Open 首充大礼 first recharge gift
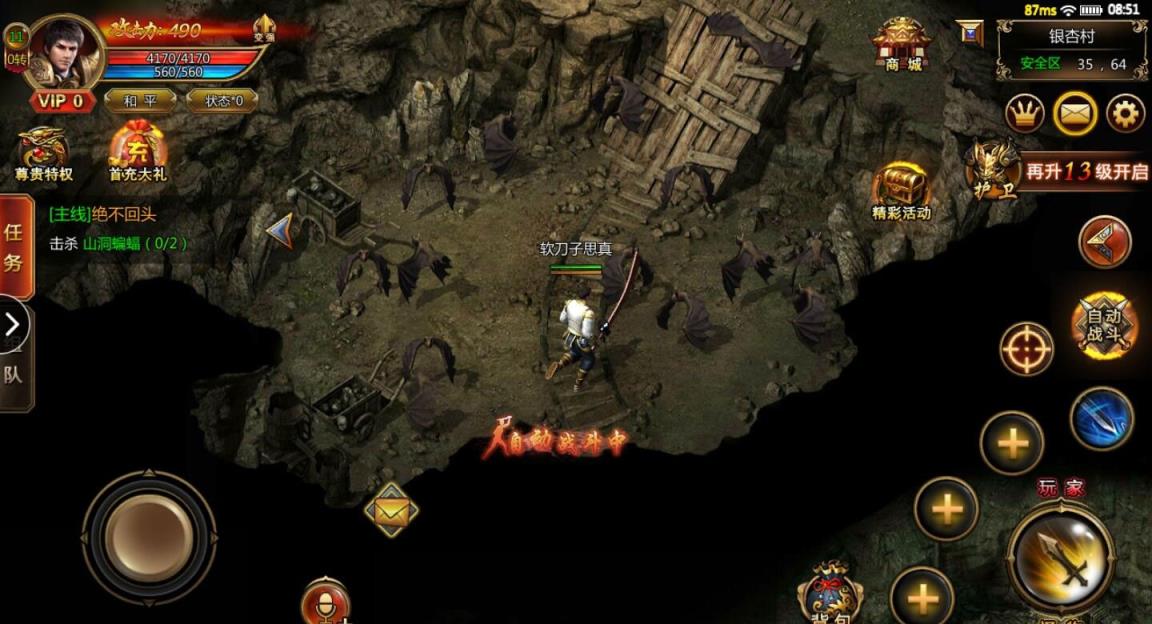The image size is (1152, 624). (x=138, y=155)
